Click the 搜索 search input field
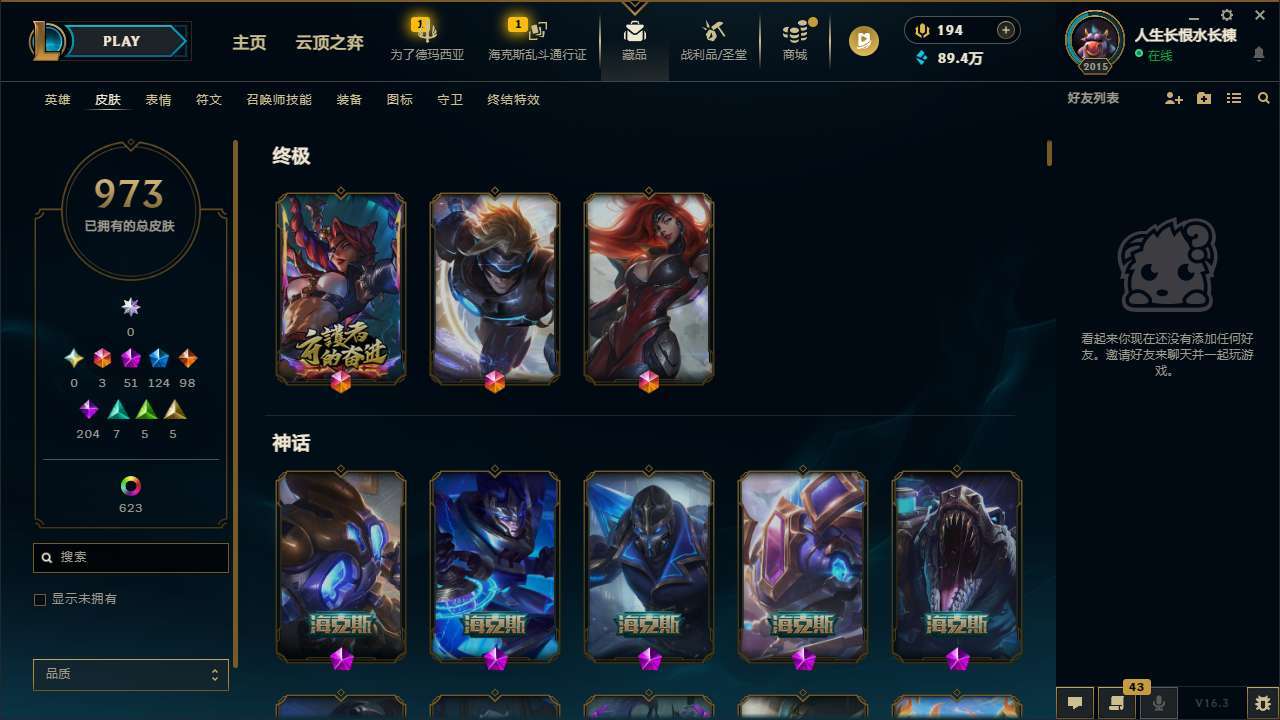1280x720 pixels. [x=130, y=557]
